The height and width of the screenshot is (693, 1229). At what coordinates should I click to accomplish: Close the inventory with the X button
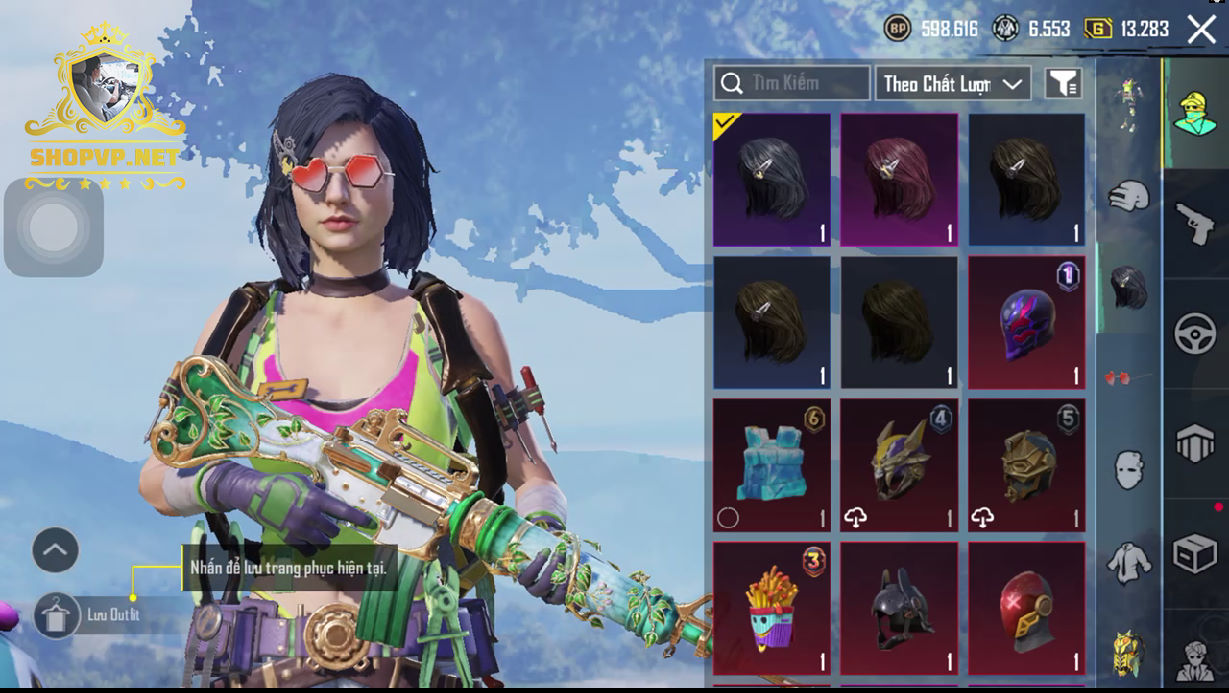click(x=1201, y=29)
